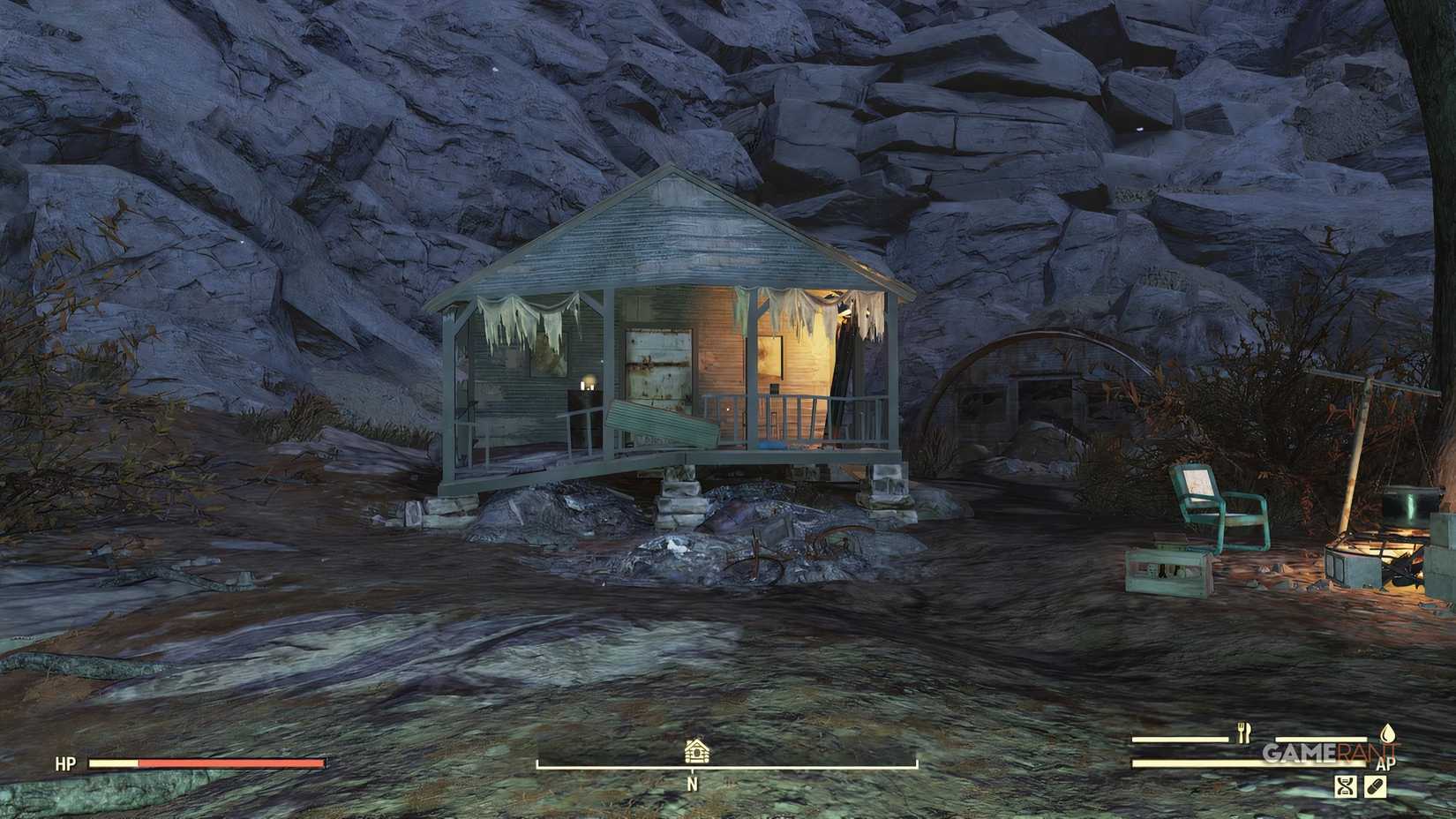Click the N direction marker on the compass
Image resolution: width=1456 pixels, height=819 pixels.
[x=693, y=784]
